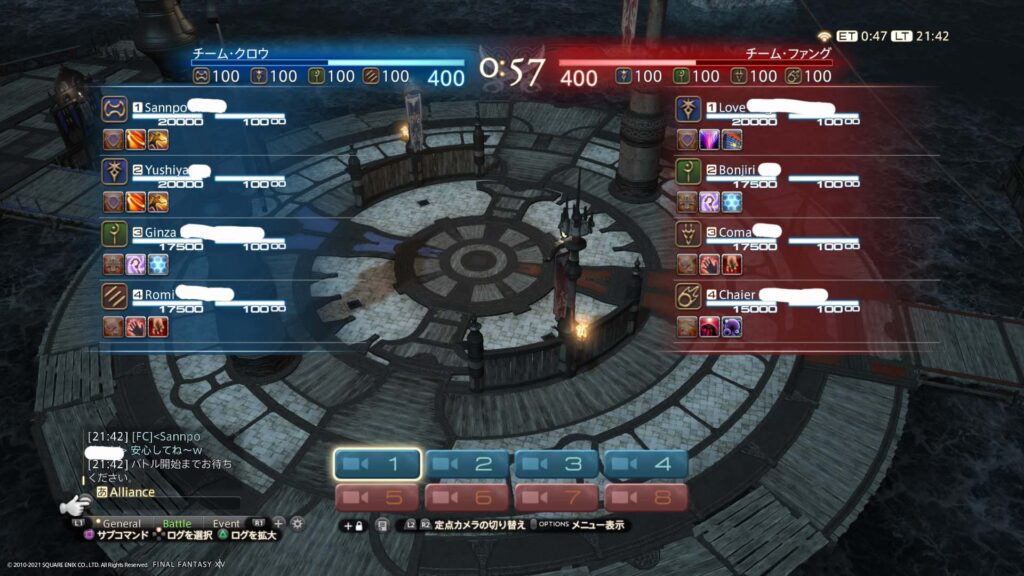Show the Event chat tab
Viewport: 1024px width, 576px height.
(226, 523)
